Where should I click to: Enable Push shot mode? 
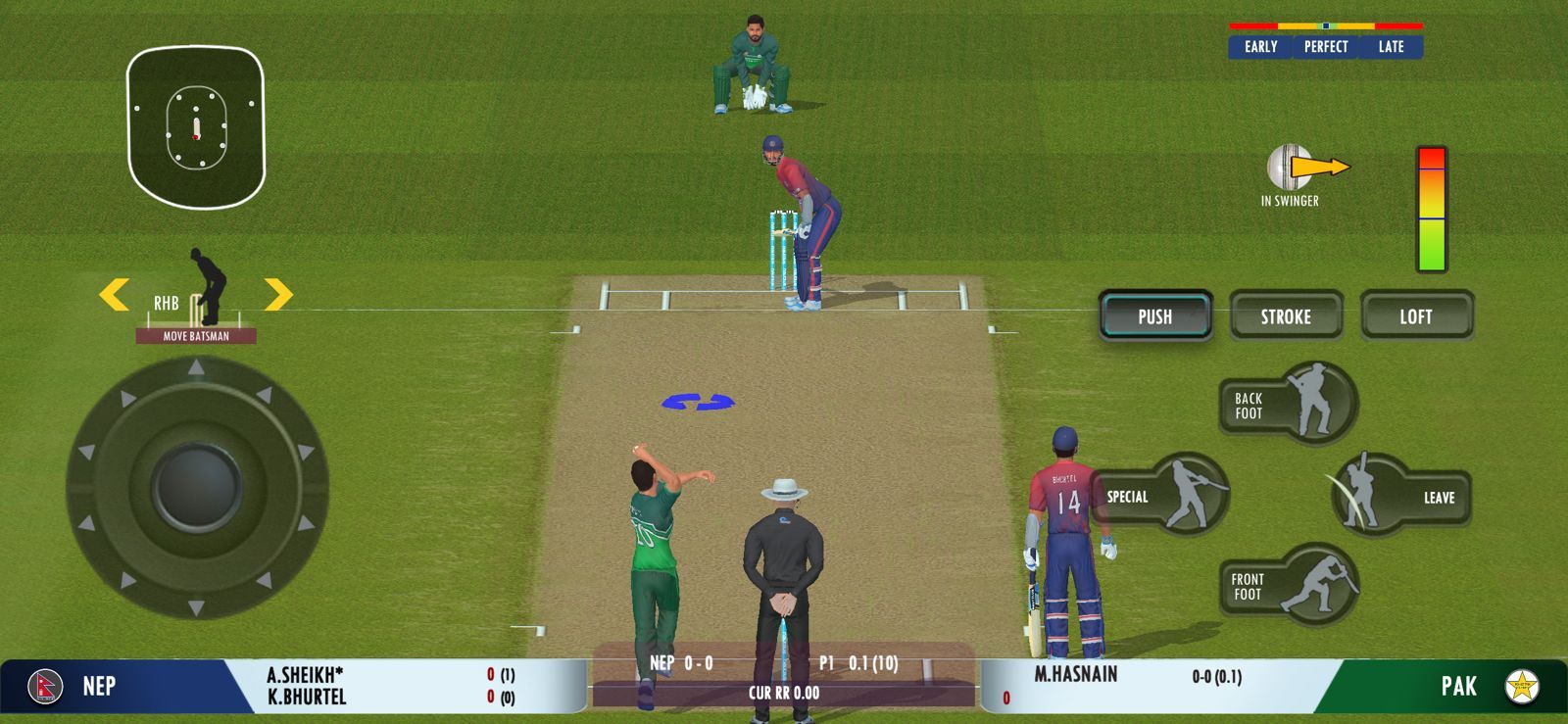coord(1155,315)
